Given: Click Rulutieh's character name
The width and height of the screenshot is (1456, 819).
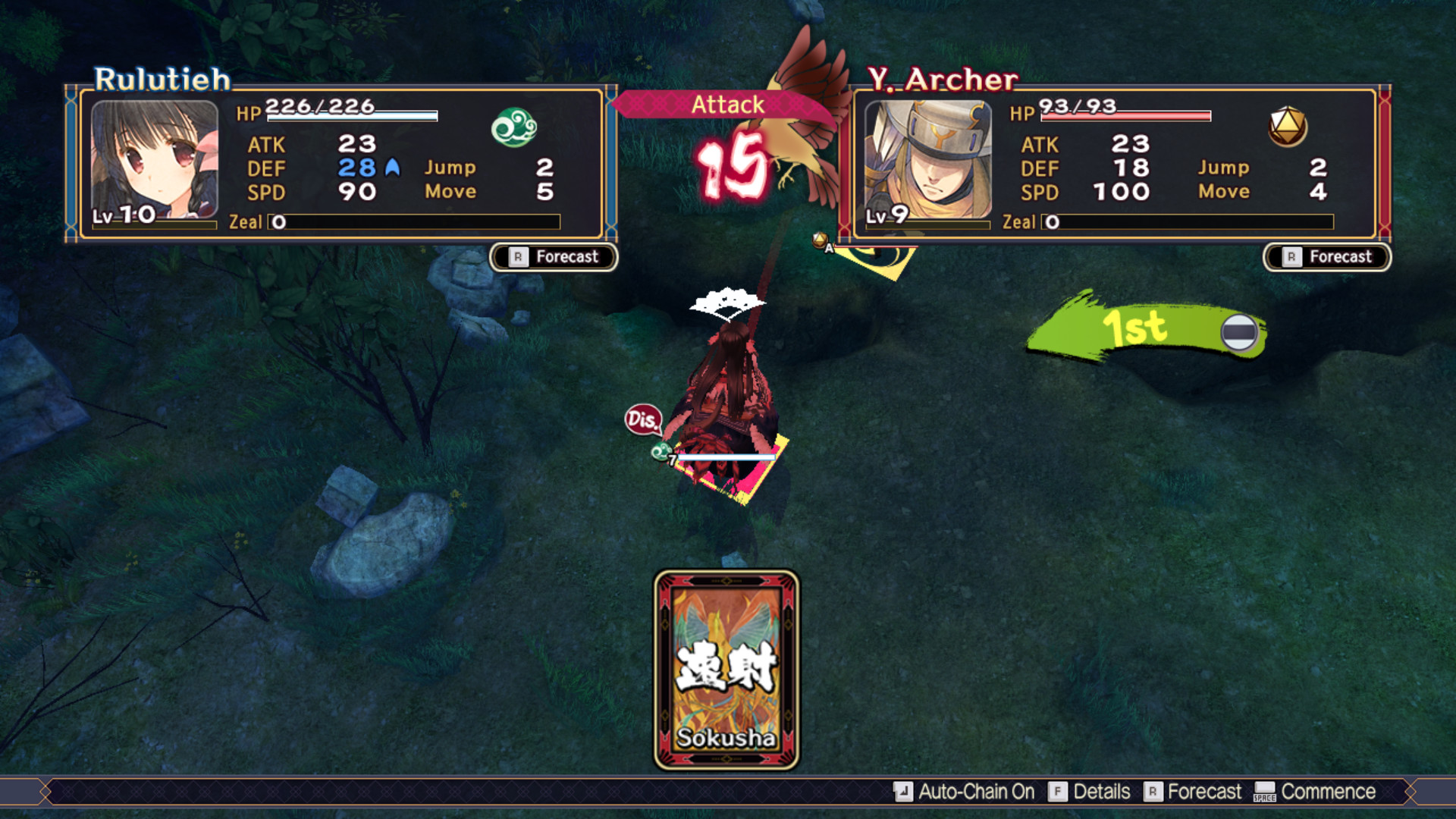Looking at the screenshot, I should coord(160,78).
